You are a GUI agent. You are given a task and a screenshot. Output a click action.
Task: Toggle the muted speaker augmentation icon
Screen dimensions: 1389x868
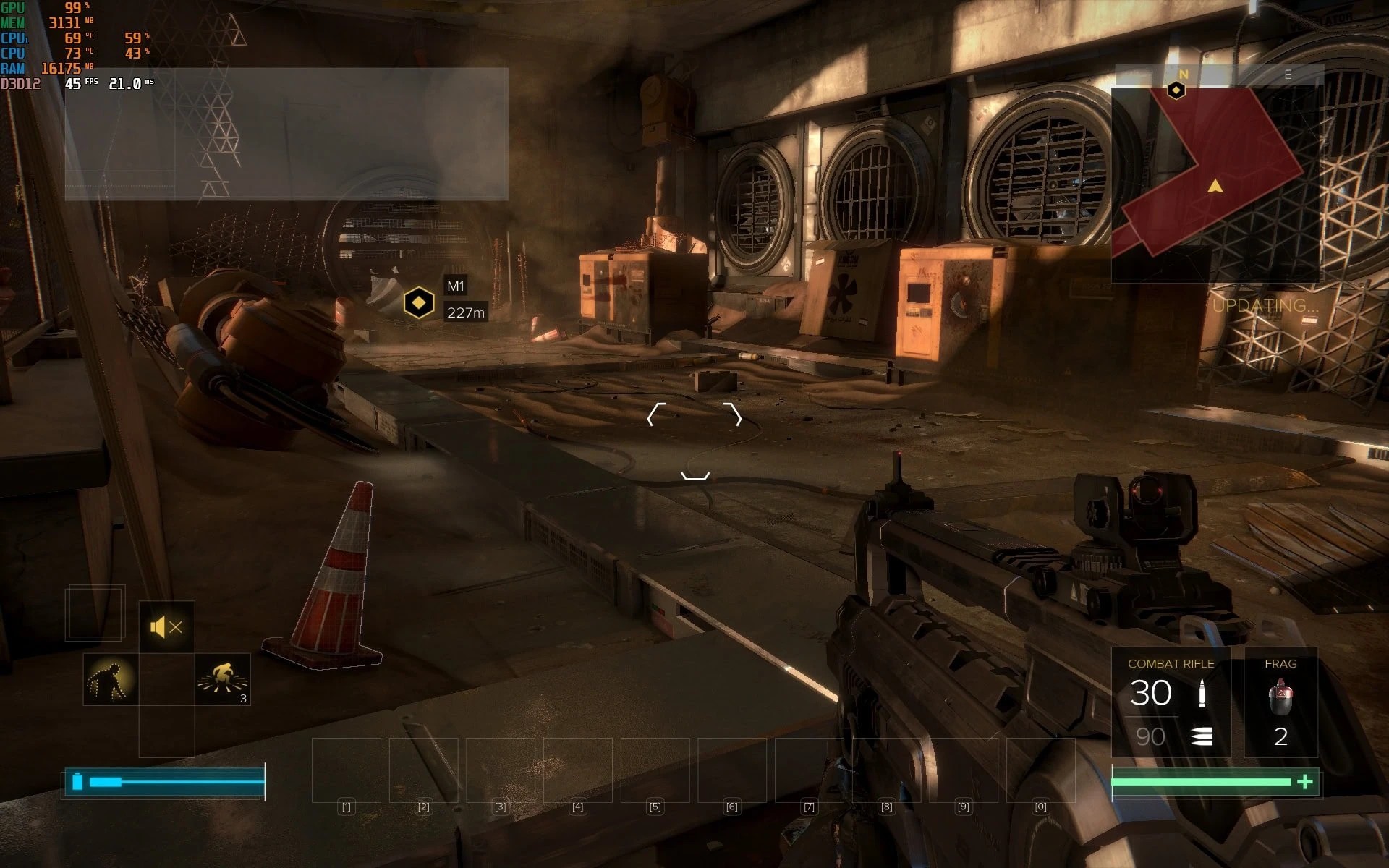click(166, 627)
